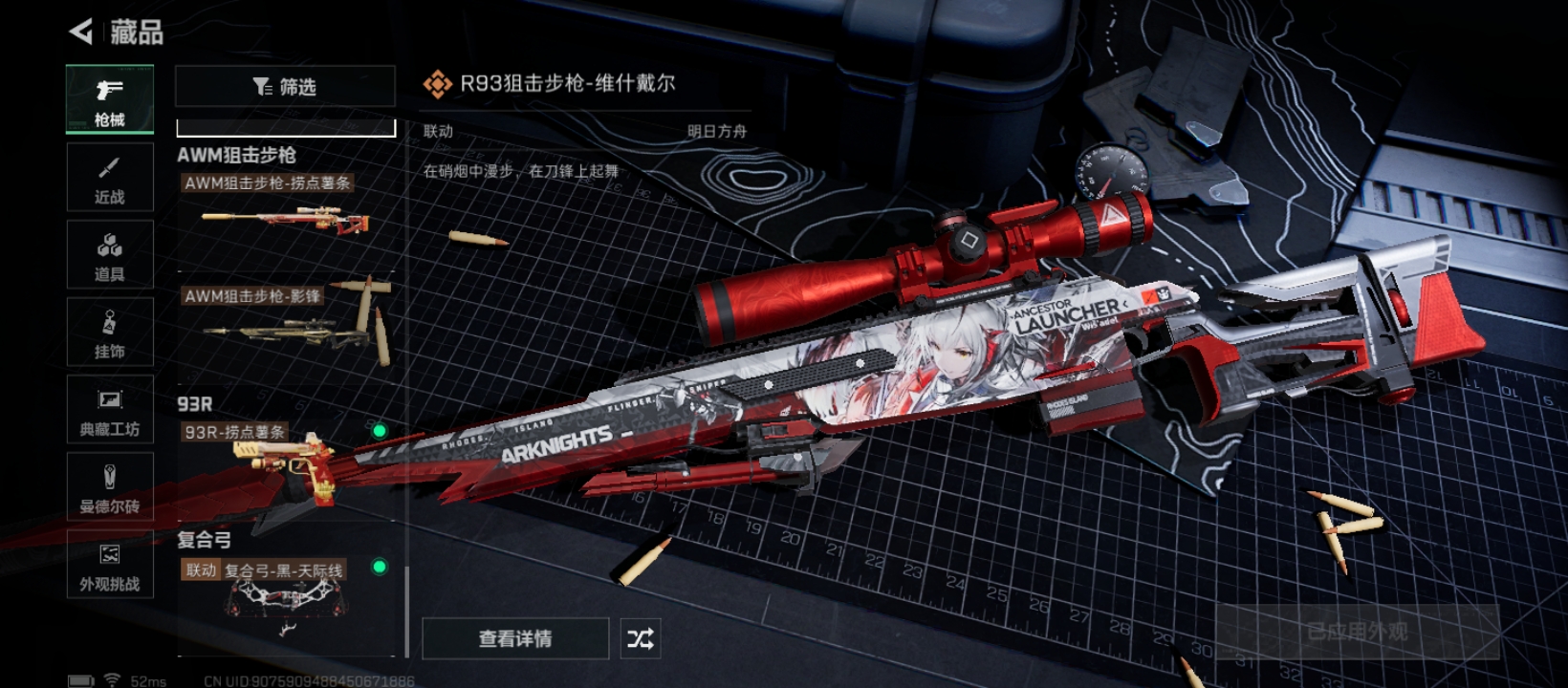Screen dimensions: 1568x688
Task: Open the 典藏工坊 workshop tab
Action: 110,410
